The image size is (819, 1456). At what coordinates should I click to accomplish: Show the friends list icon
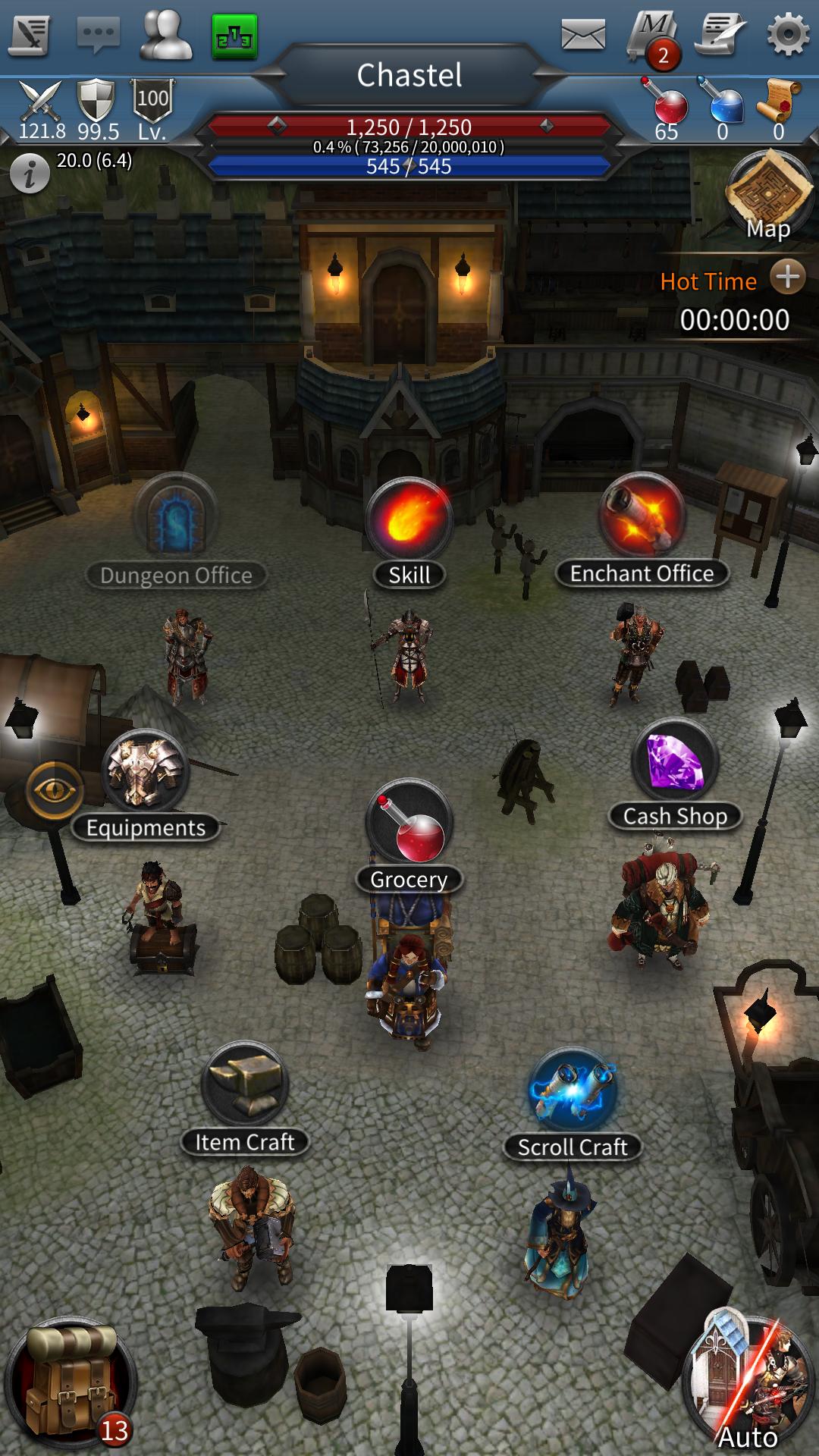(166, 35)
